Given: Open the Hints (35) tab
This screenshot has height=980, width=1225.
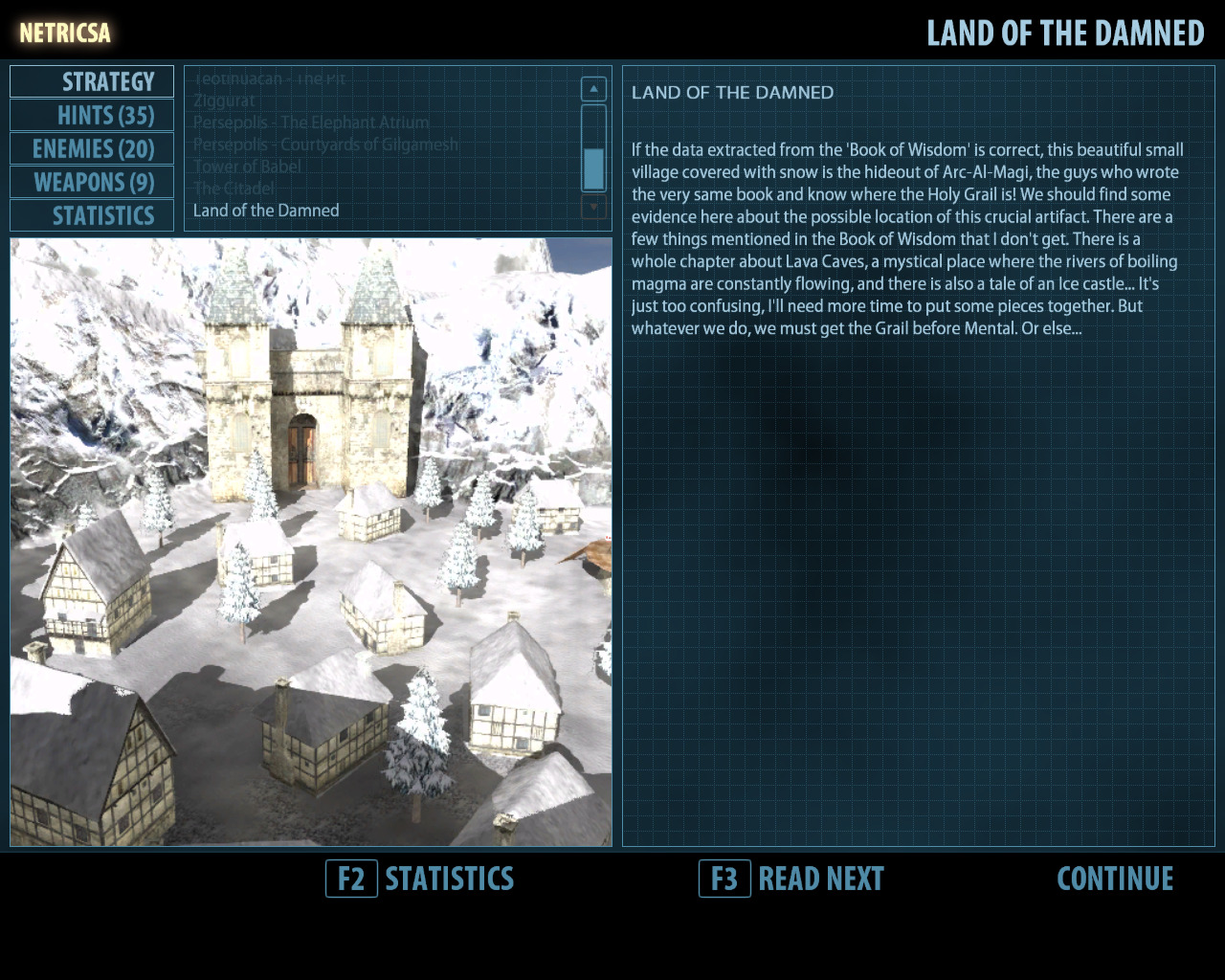Looking at the screenshot, I should [93, 116].
